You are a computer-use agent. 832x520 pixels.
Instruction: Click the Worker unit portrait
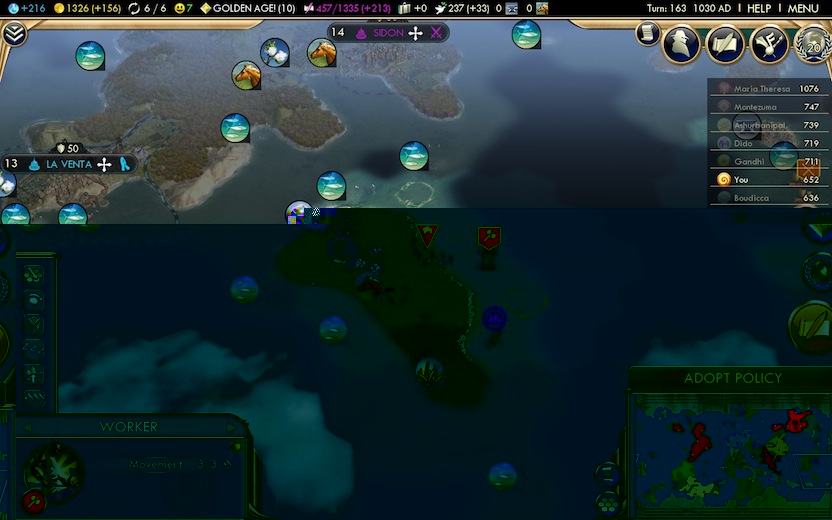[54, 470]
